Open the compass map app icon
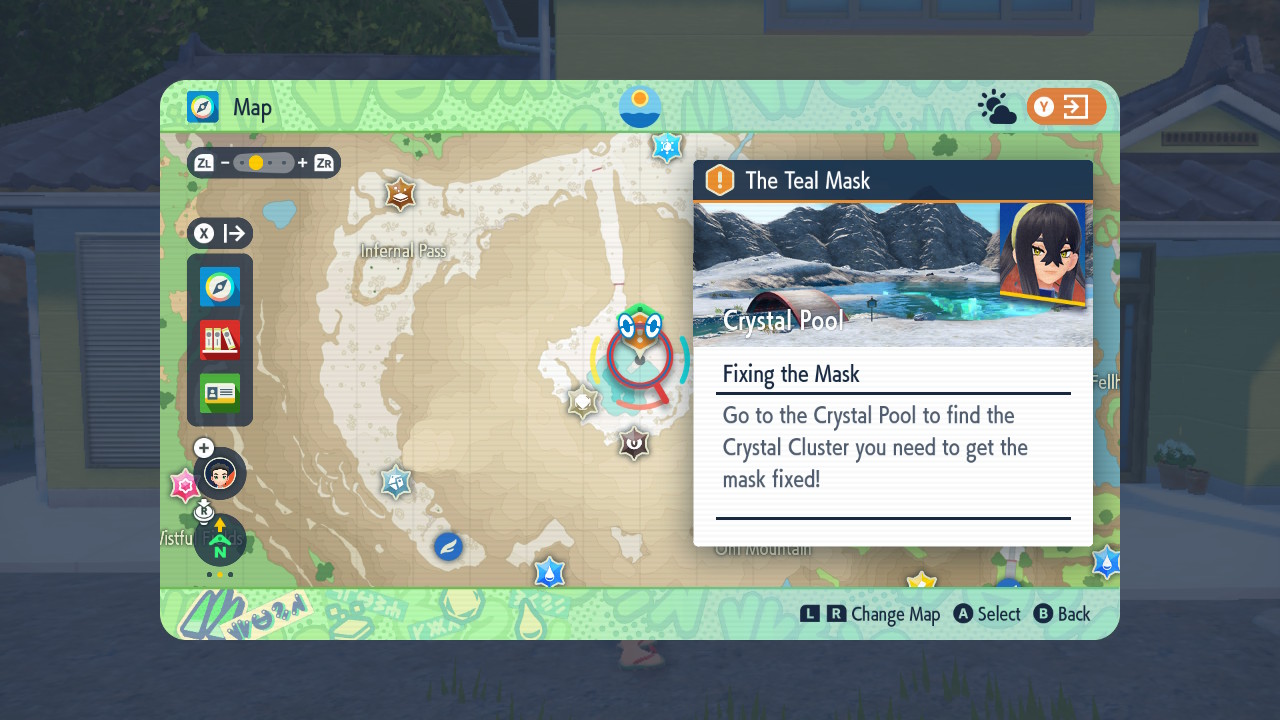1280x720 pixels. (220, 287)
